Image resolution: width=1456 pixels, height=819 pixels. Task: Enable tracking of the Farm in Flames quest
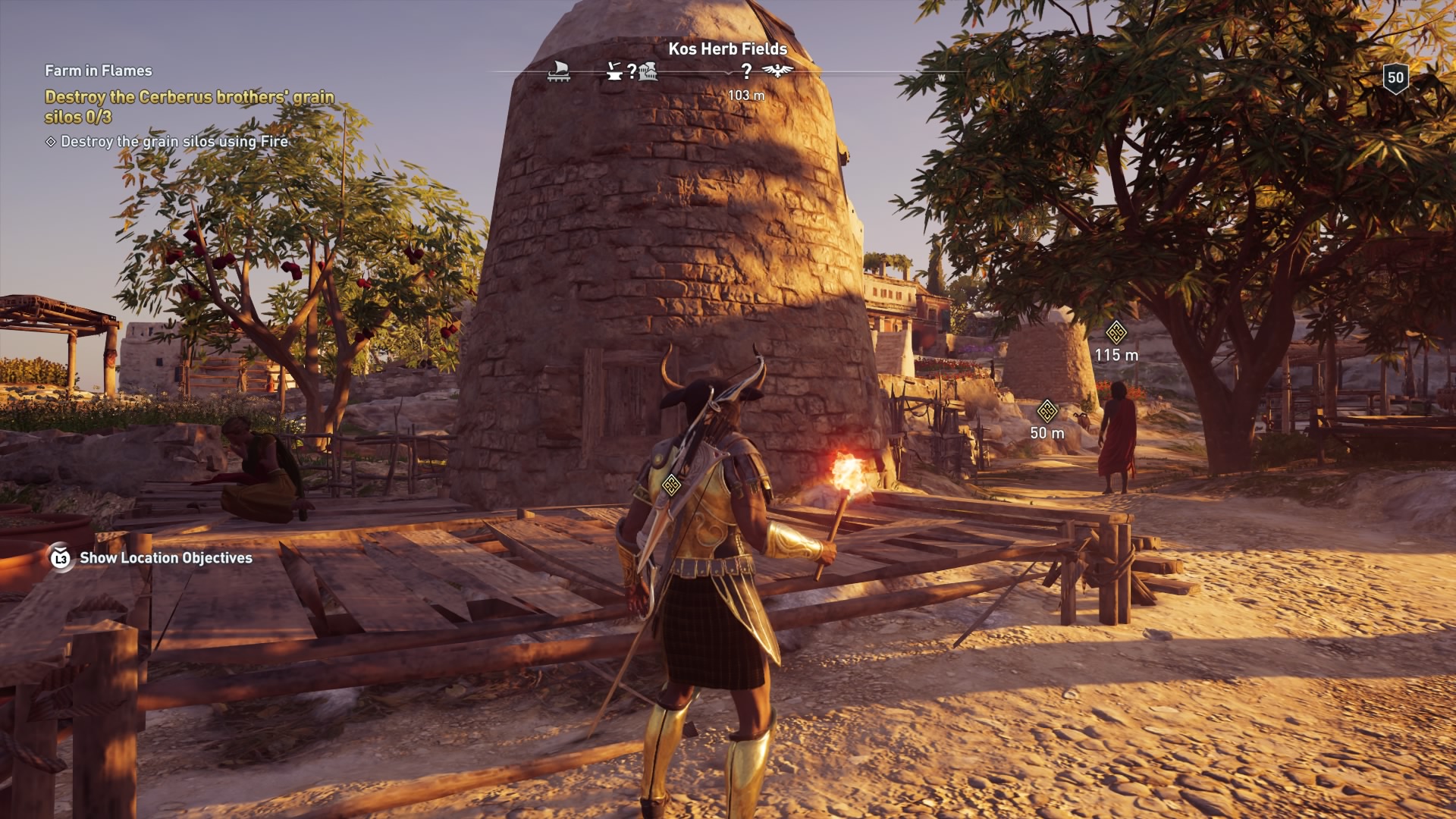97,71
